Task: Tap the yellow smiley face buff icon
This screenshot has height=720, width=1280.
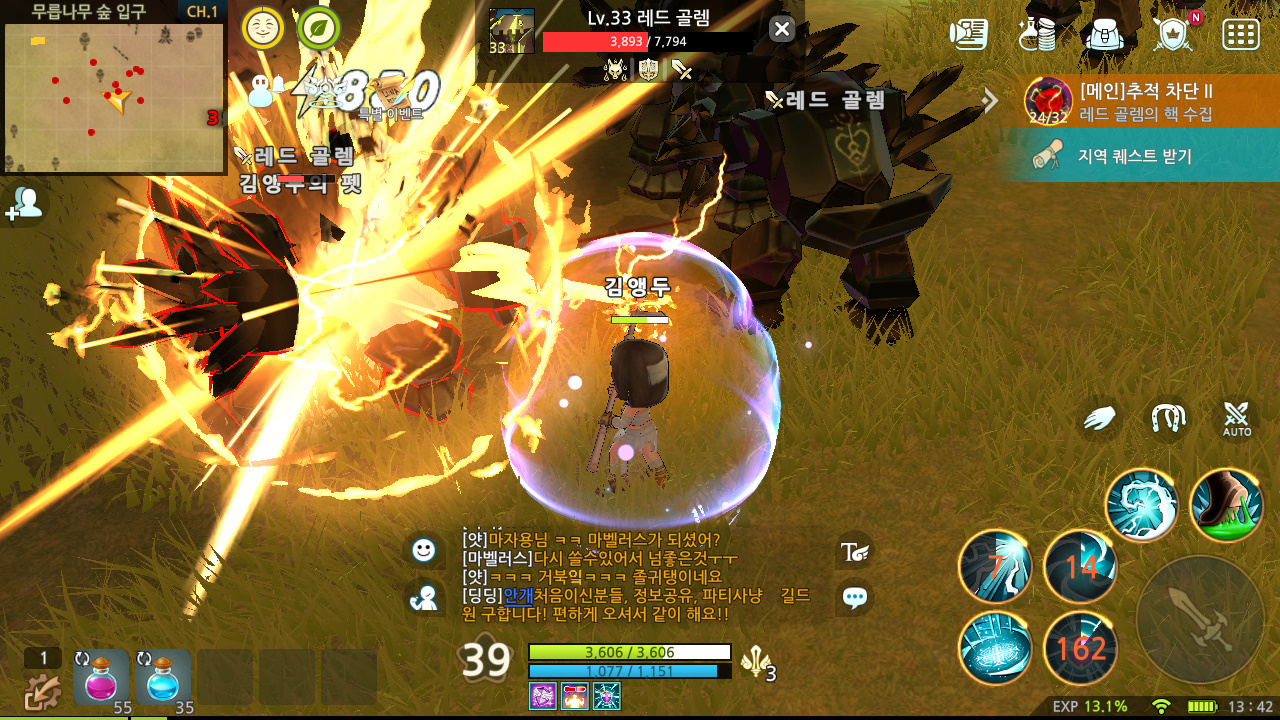Action: tap(262, 28)
